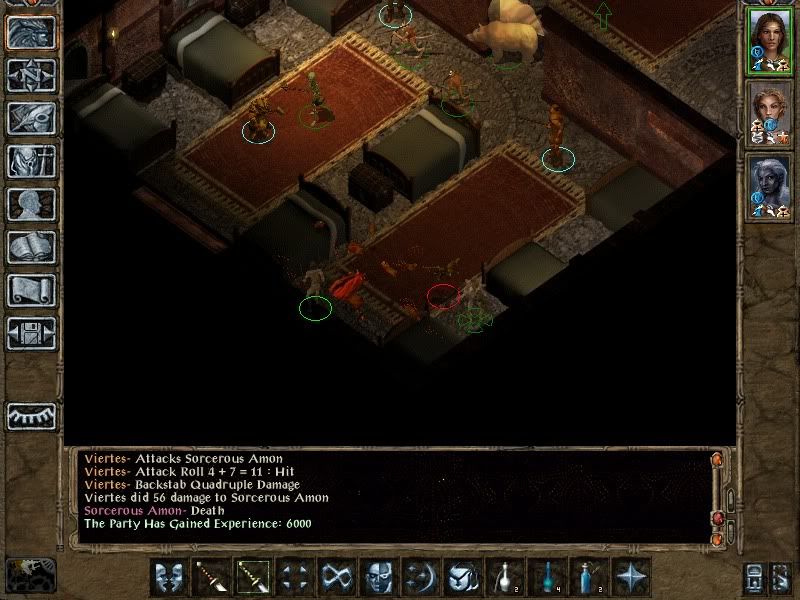800x600 pixels.
Task: Open the mage spellbook from the book icon
Action: point(31,247)
